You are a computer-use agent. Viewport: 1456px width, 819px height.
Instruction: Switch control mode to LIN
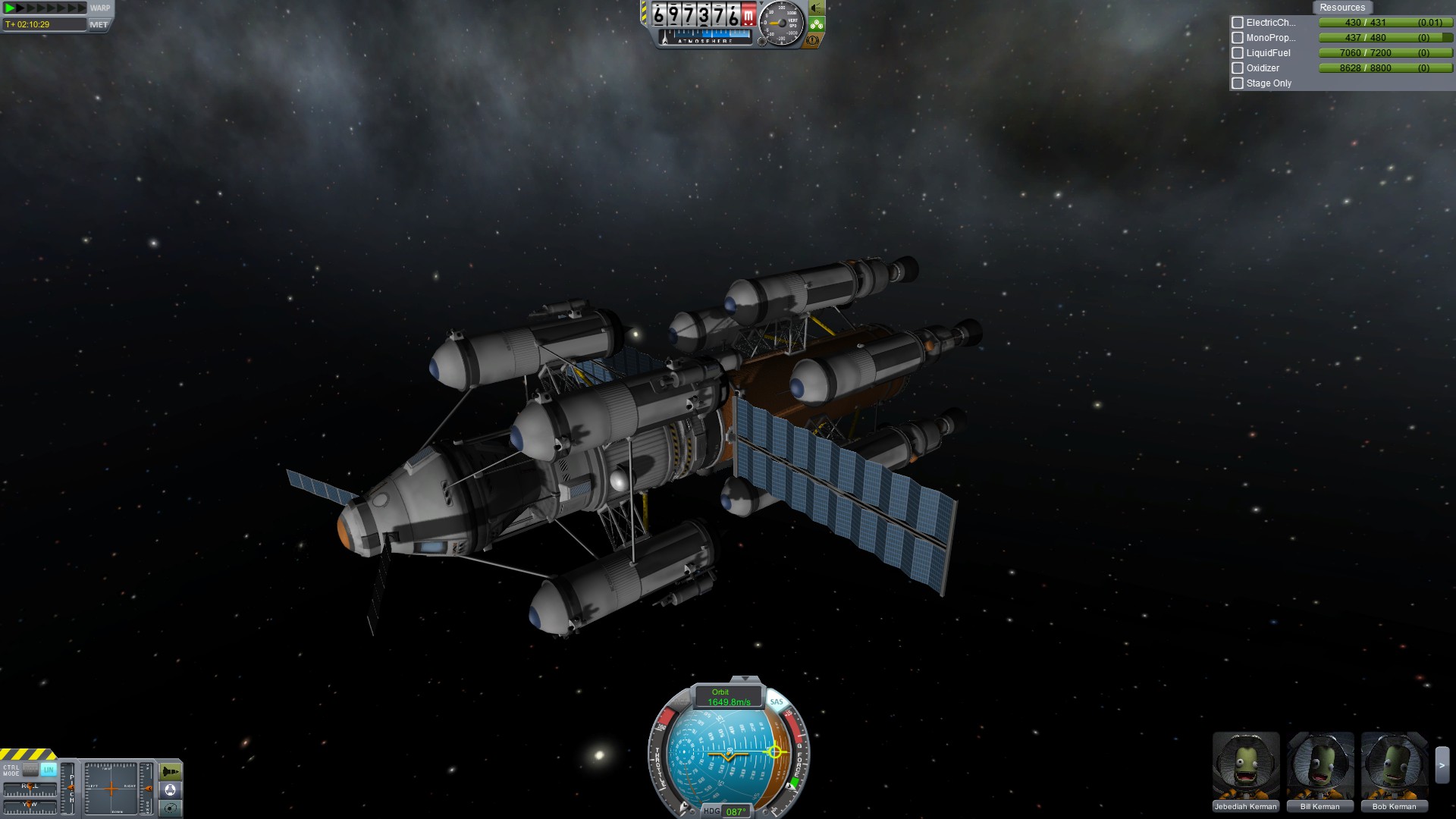pos(49,770)
